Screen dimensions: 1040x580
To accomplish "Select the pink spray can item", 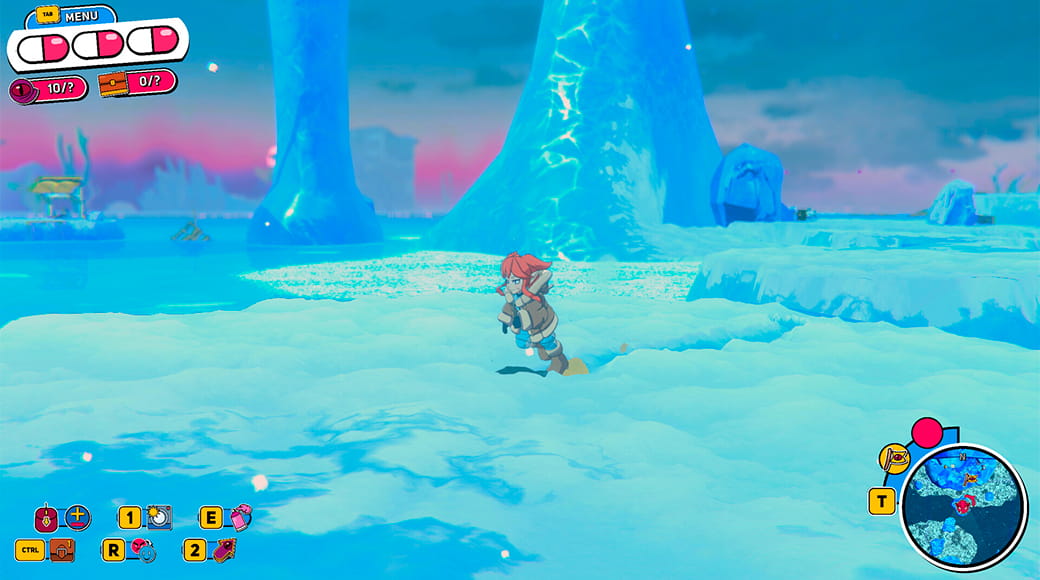I will click(240, 517).
